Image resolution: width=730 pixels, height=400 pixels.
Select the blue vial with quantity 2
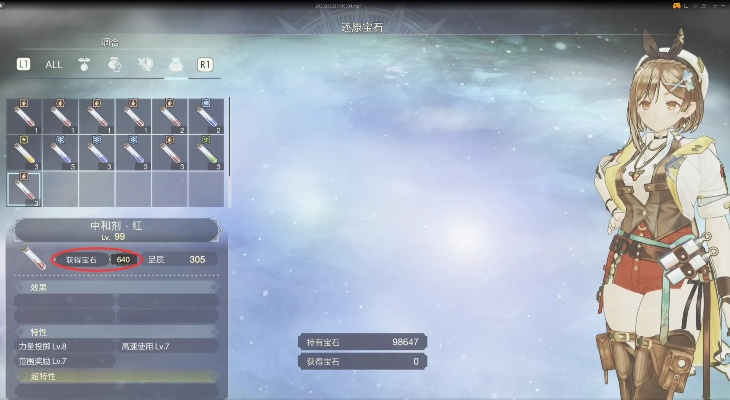(206, 116)
